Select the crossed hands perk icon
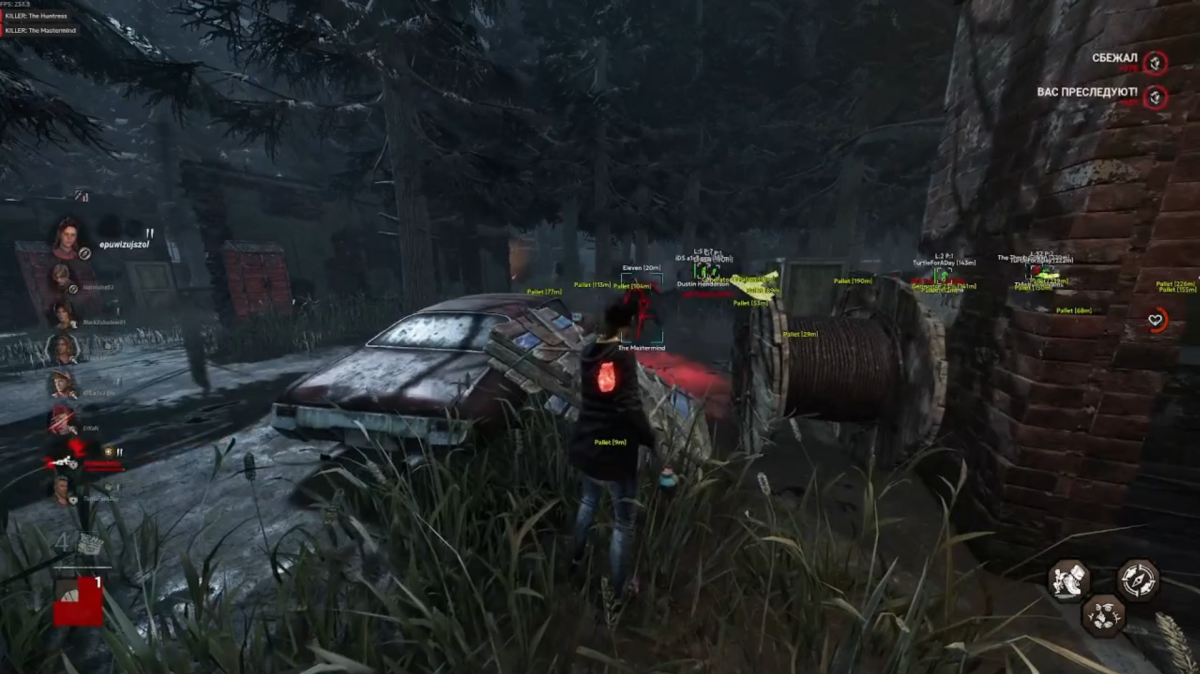Screen dimensions: 1200x674 coord(1104,614)
